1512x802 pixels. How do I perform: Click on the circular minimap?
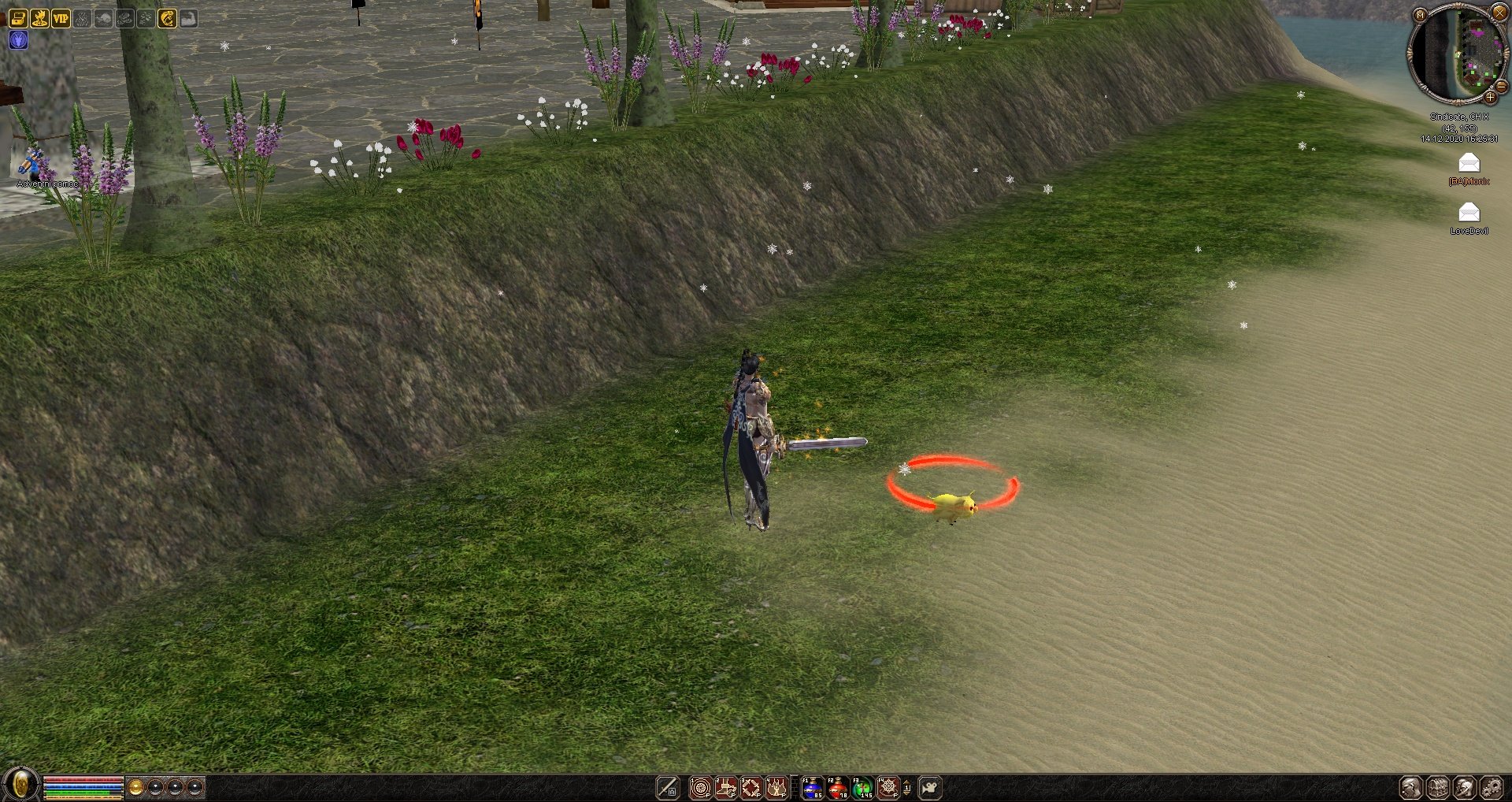1455,54
